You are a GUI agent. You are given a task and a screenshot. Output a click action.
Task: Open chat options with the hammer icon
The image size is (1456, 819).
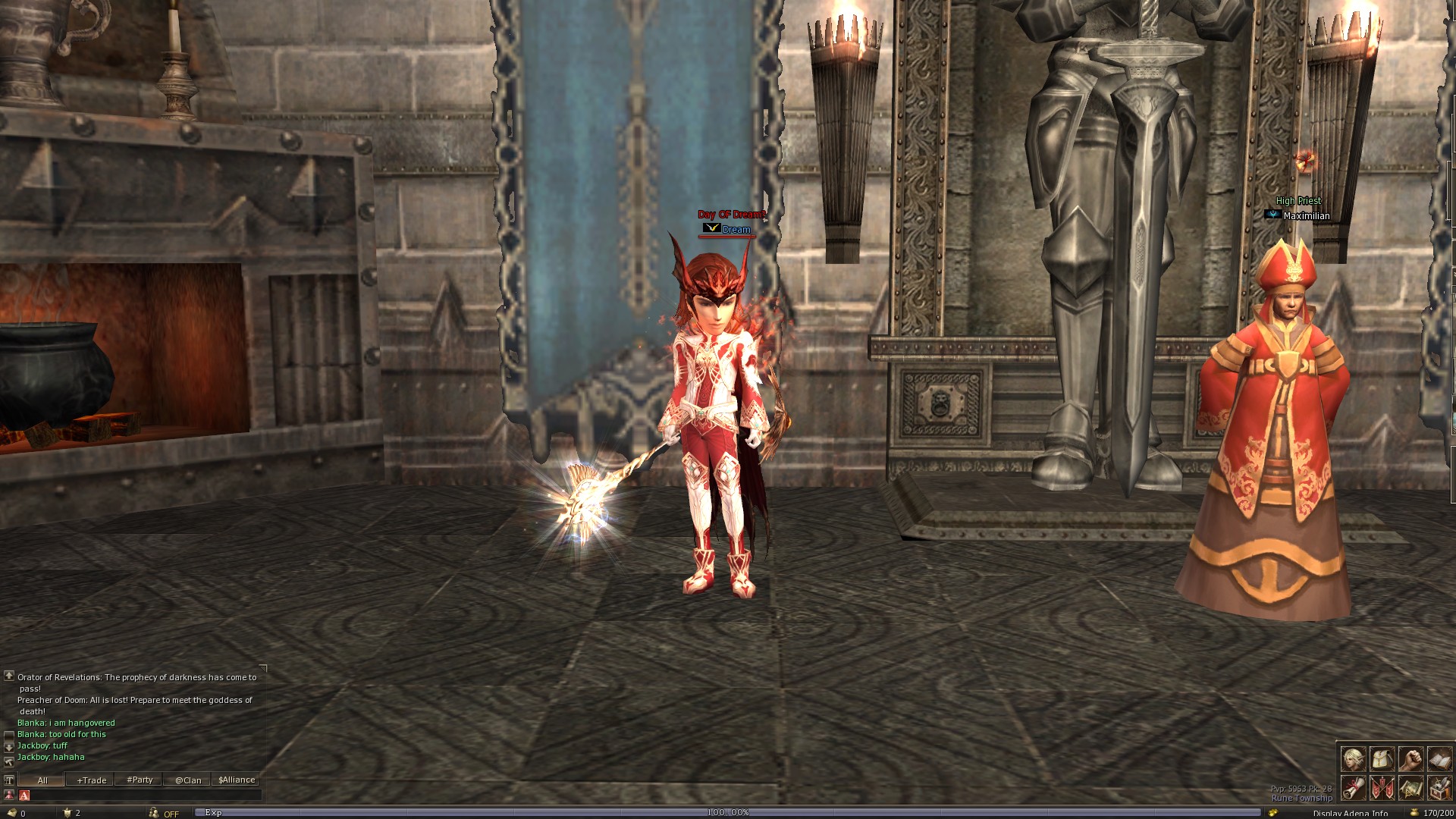pyautogui.click(x=9, y=761)
